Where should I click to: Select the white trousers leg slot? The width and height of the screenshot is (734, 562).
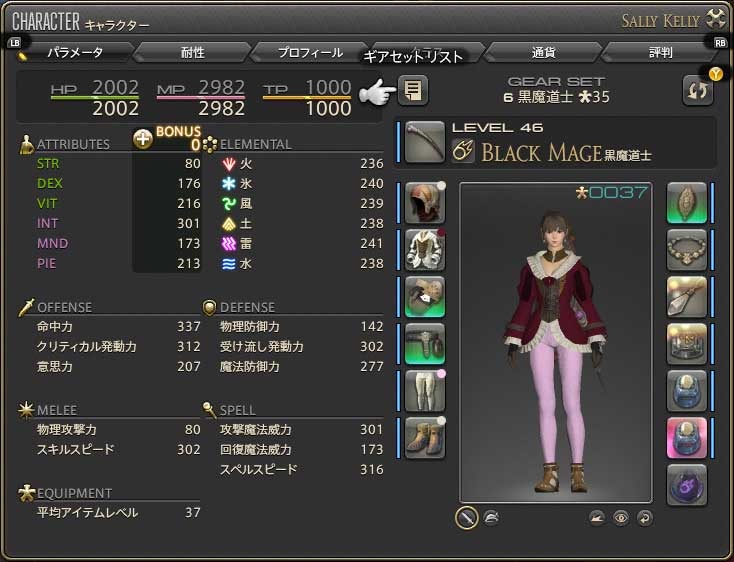point(425,390)
